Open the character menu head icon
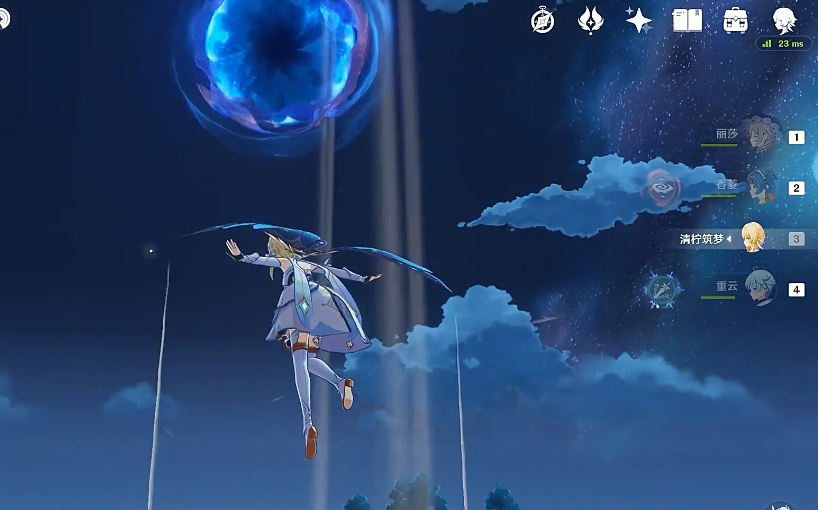Image resolution: width=818 pixels, height=510 pixels. point(784,20)
